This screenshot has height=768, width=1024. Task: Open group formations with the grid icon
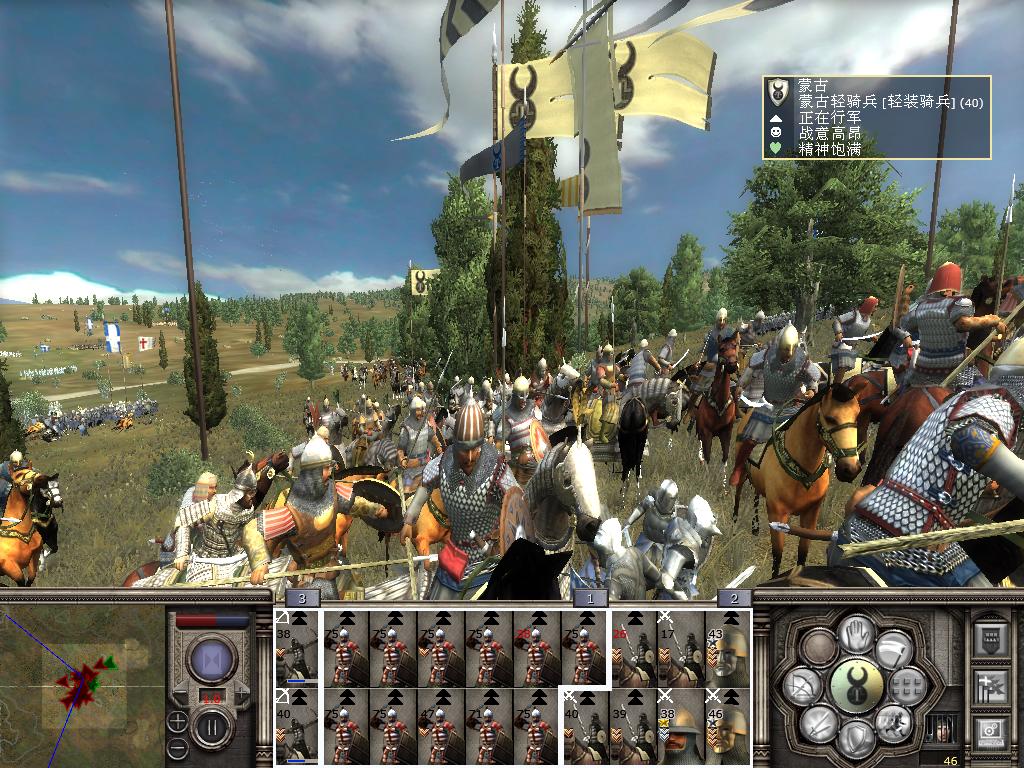click(x=907, y=686)
